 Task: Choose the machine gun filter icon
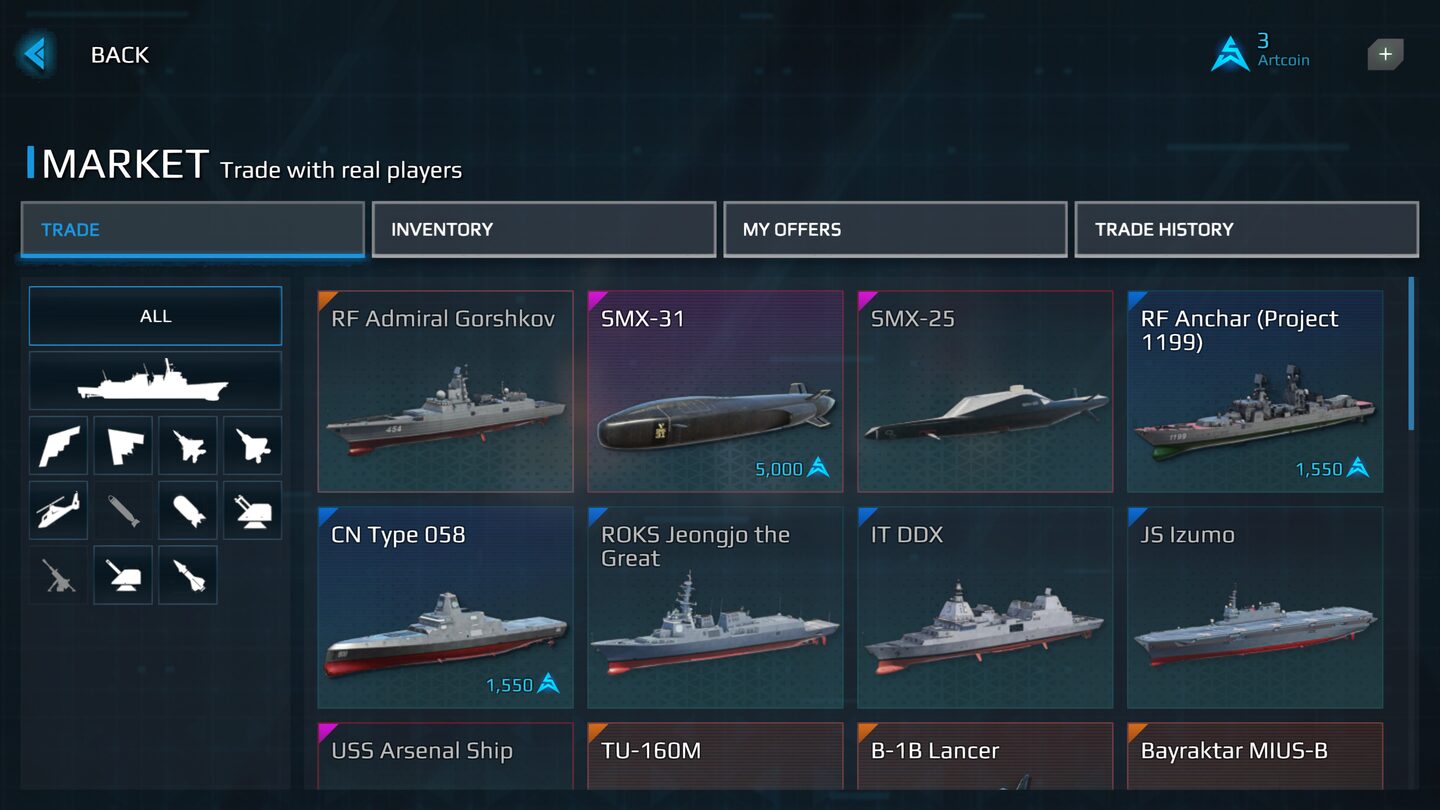coord(58,575)
